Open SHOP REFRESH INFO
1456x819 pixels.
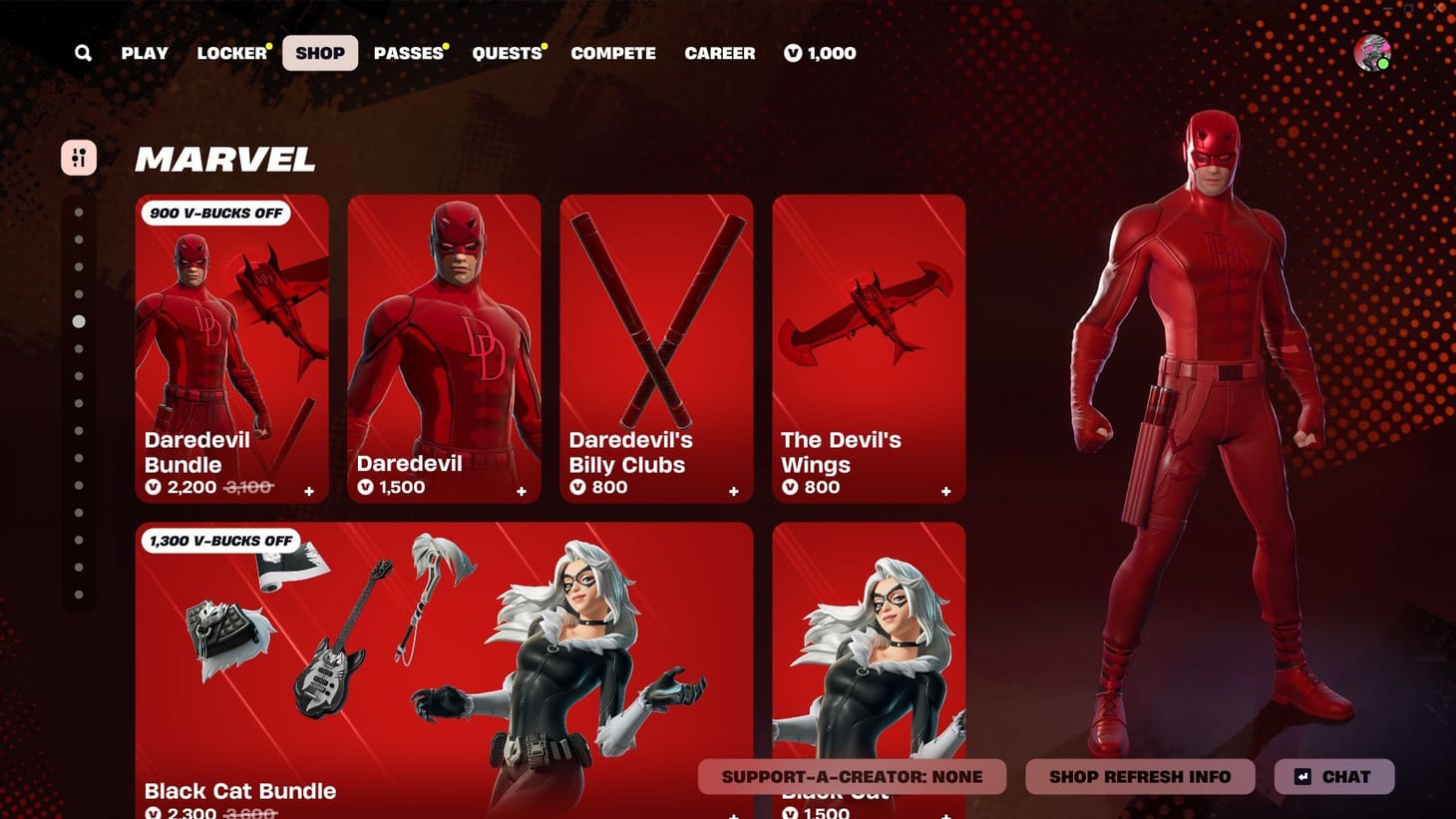tap(1140, 776)
